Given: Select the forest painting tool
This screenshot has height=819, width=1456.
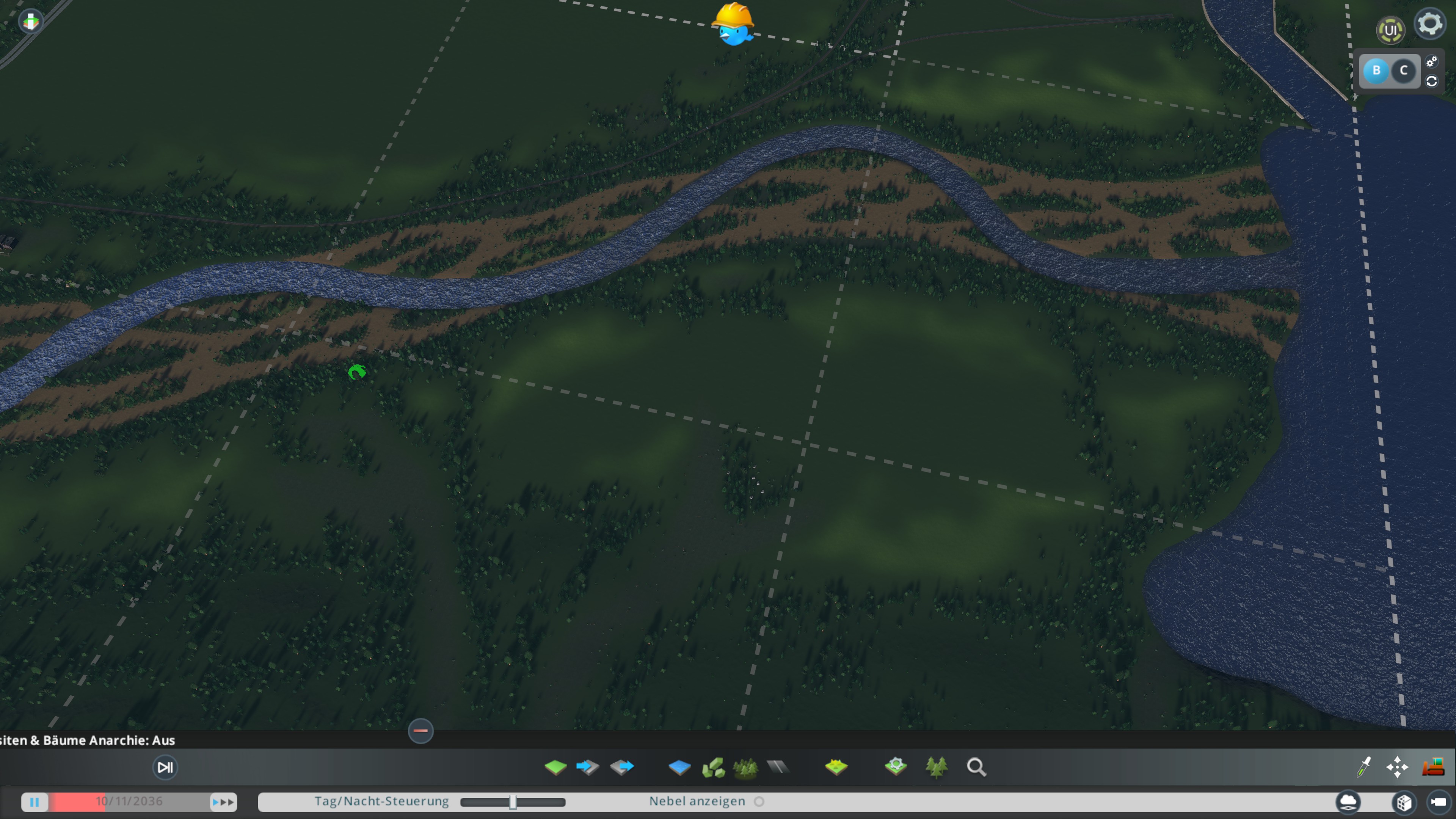Looking at the screenshot, I should tap(937, 767).
